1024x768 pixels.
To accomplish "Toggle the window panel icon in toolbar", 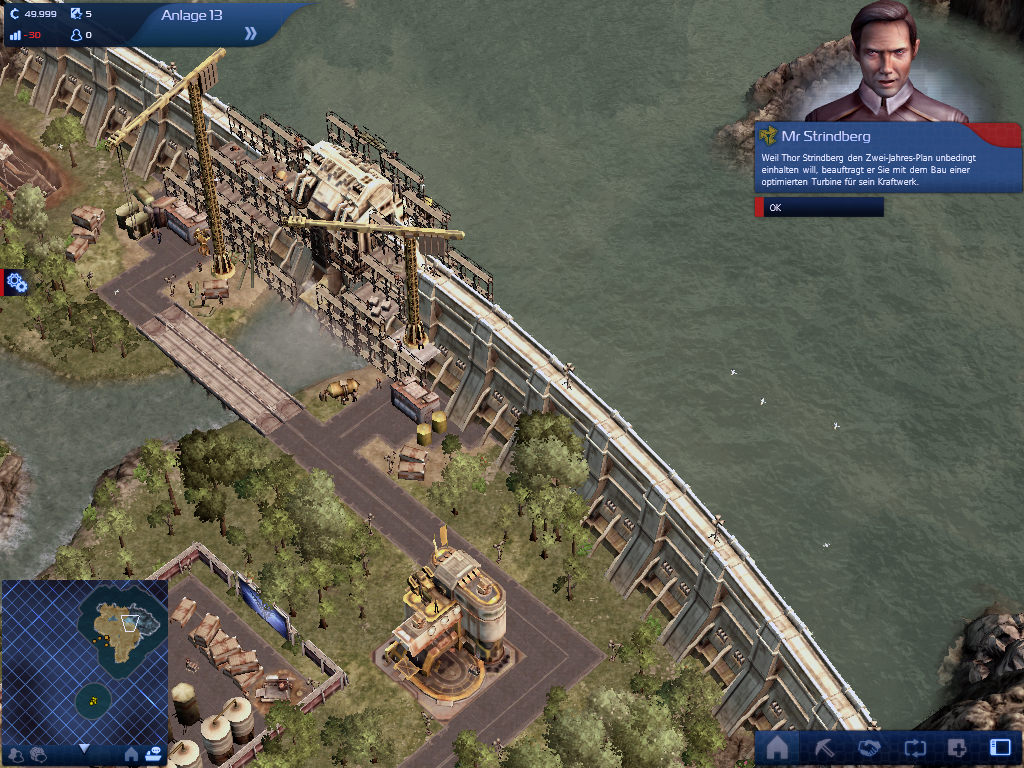I will tap(1000, 748).
